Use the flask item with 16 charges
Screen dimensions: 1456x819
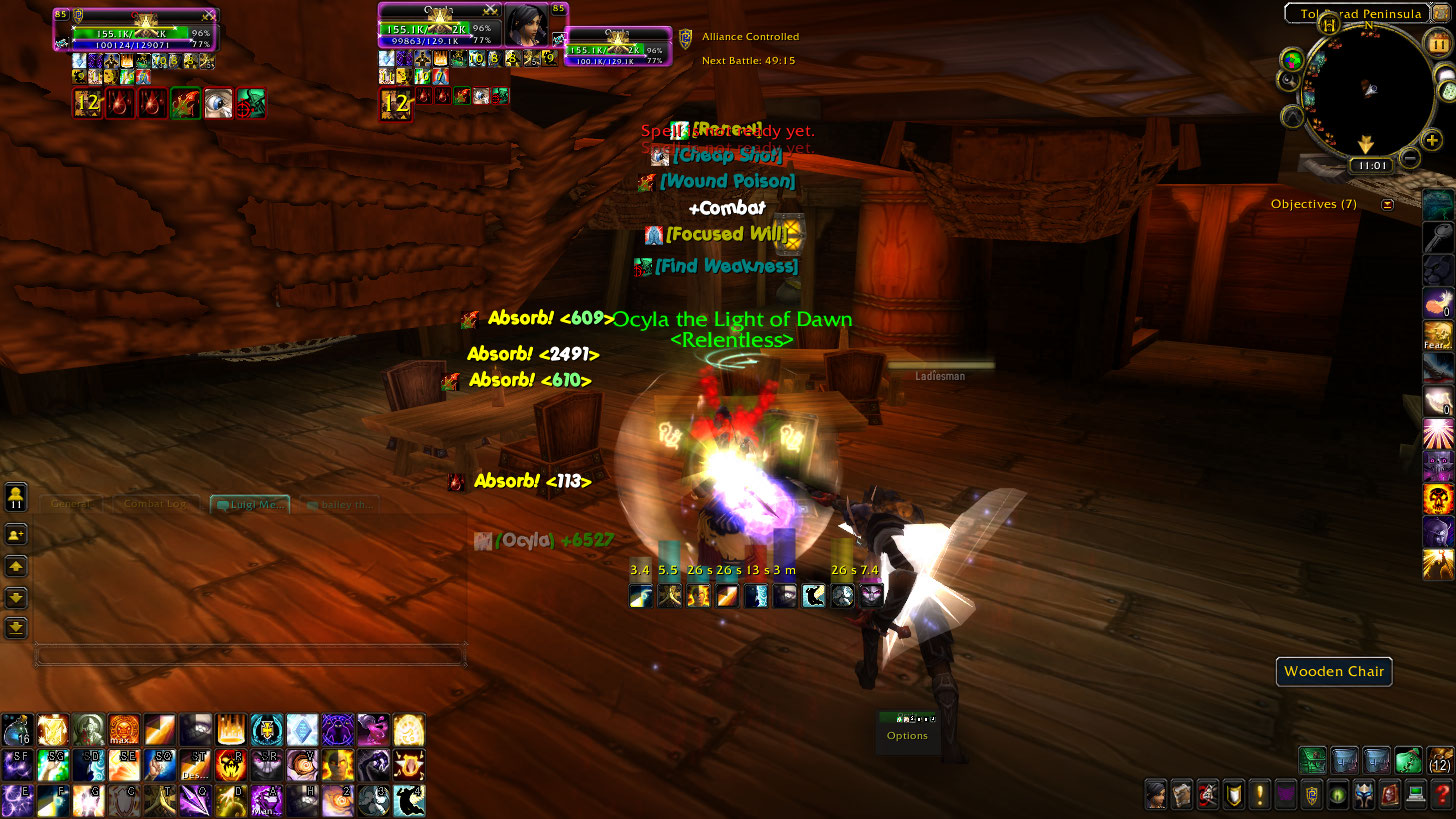pos(17,729)
